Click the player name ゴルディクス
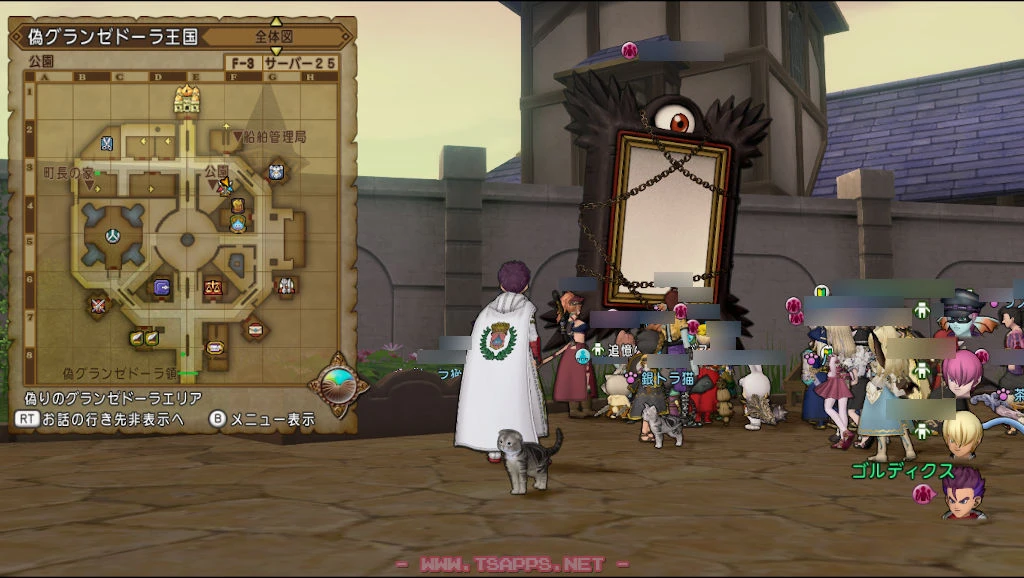The width and height of the screenshot is (1024, 578). pyautogui.click(x=902, y=470)
